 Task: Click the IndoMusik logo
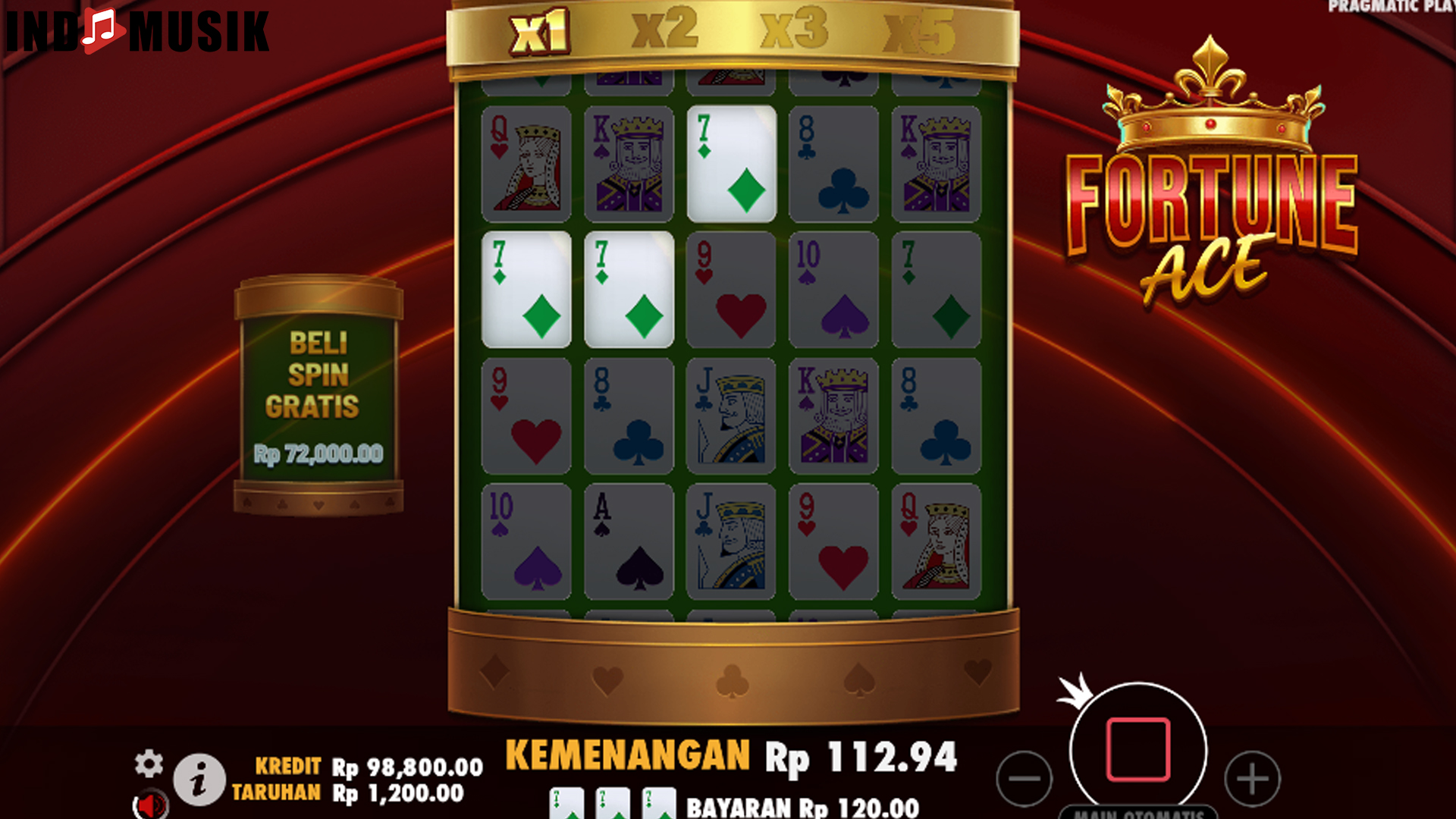(x=136, y=32)
